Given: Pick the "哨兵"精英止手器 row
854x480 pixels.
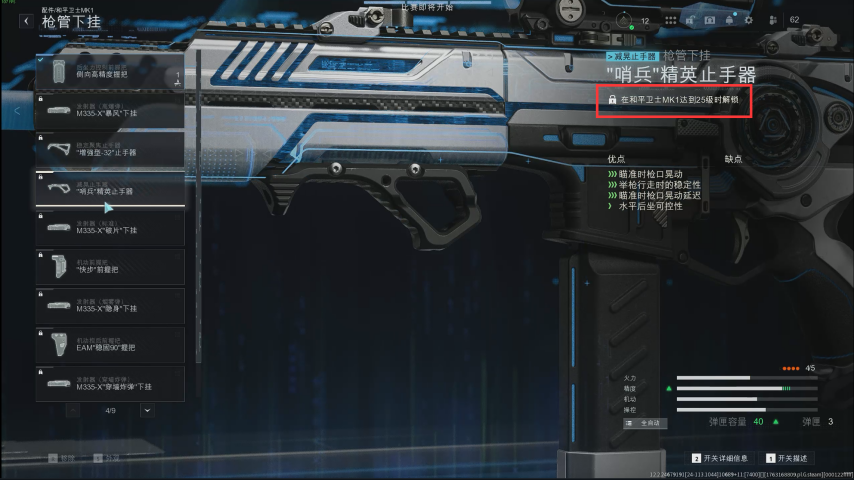Looking at the screenshot, I should (110, 188).
